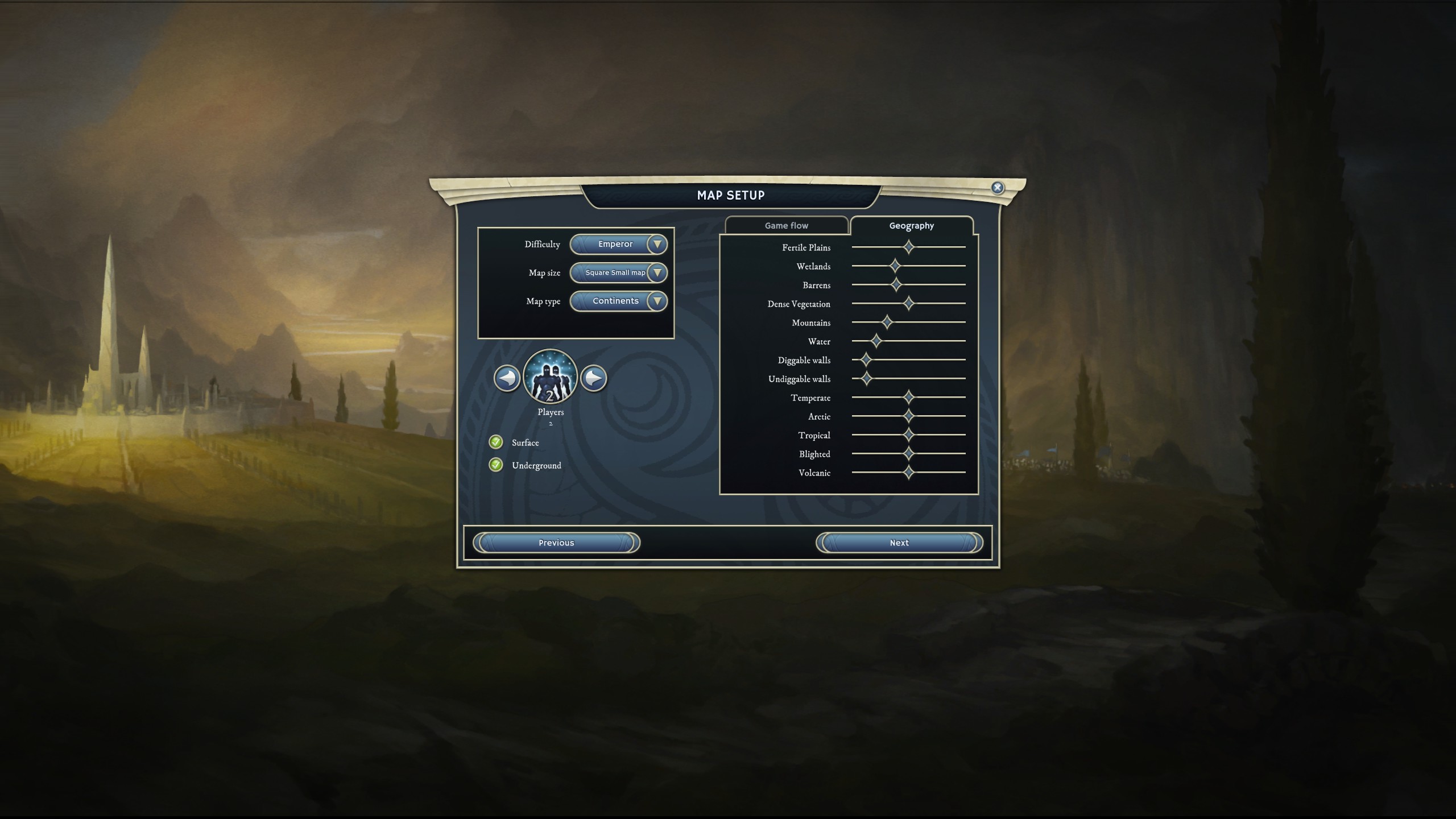Select the Geography tab
The image size is (1456, 819).
(x=911, y=226)
